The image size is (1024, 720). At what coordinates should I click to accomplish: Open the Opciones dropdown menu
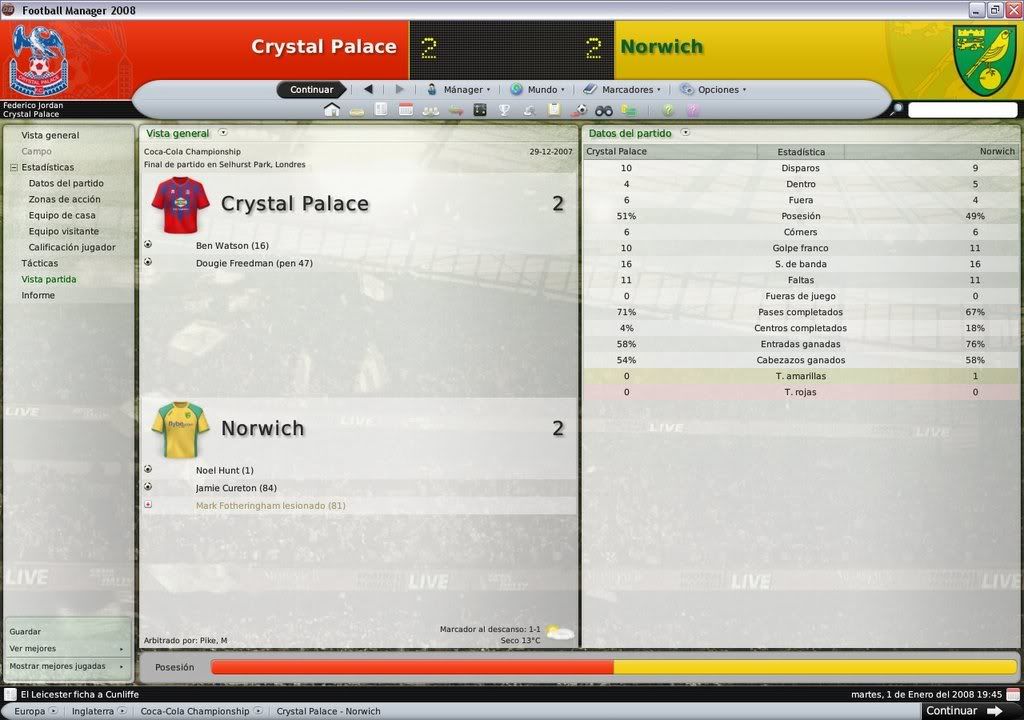715,90
